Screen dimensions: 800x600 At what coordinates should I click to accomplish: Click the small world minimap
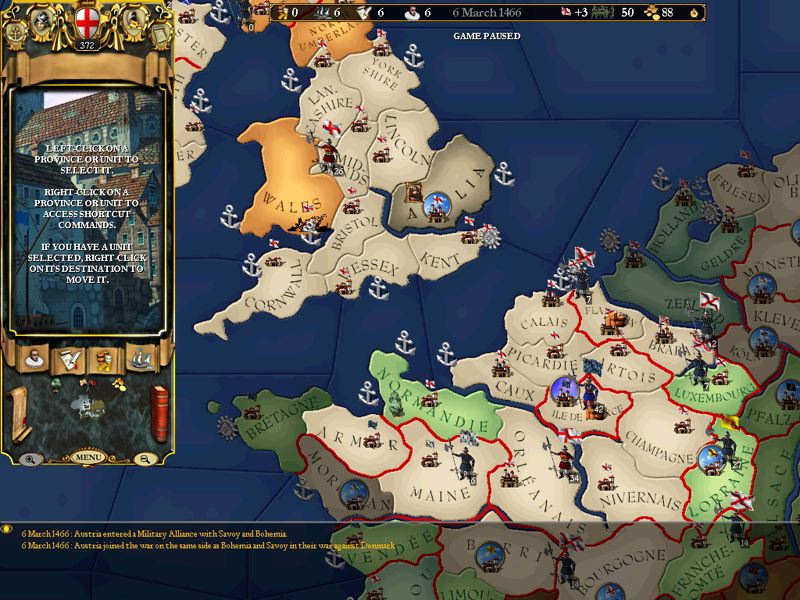pos(90,406)
